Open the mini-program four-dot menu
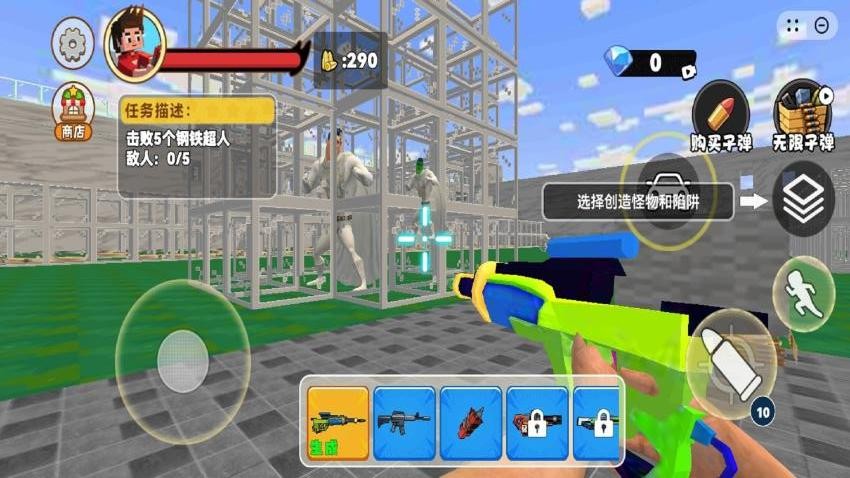This screenshot has height=478, width=850. (x=792, y=26)
